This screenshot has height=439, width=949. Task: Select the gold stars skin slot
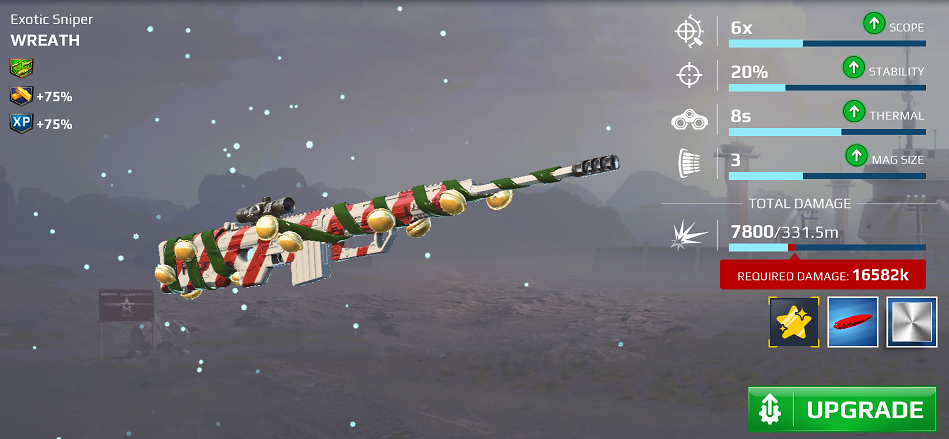click(x=794, y=322)
